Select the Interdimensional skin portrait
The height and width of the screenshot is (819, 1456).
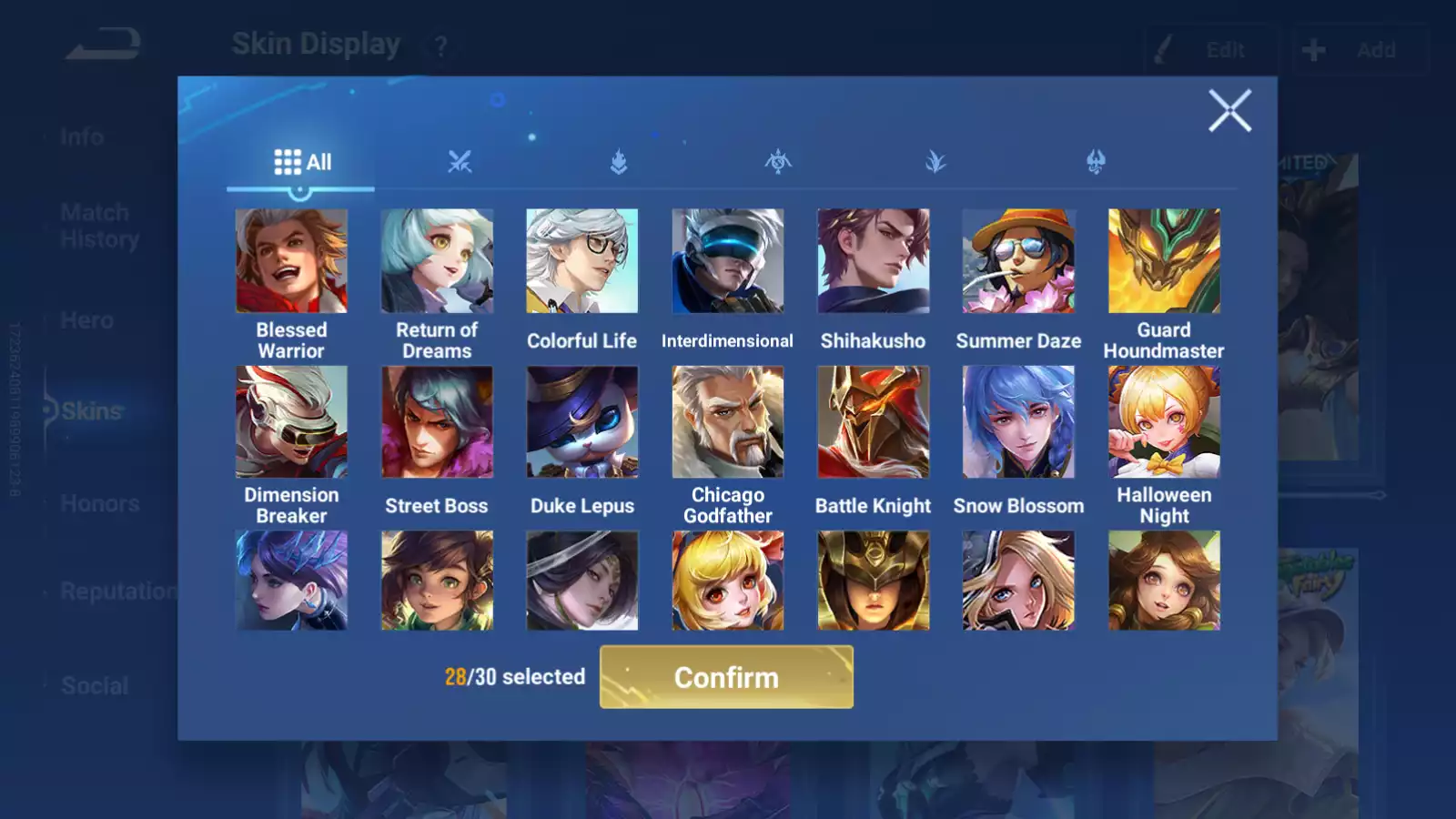tap(727, 261)
